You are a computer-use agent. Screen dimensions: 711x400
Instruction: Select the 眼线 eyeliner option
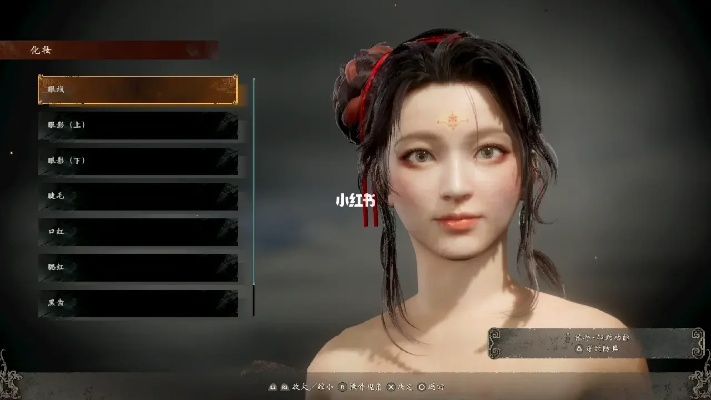click(x=138, y=90)
